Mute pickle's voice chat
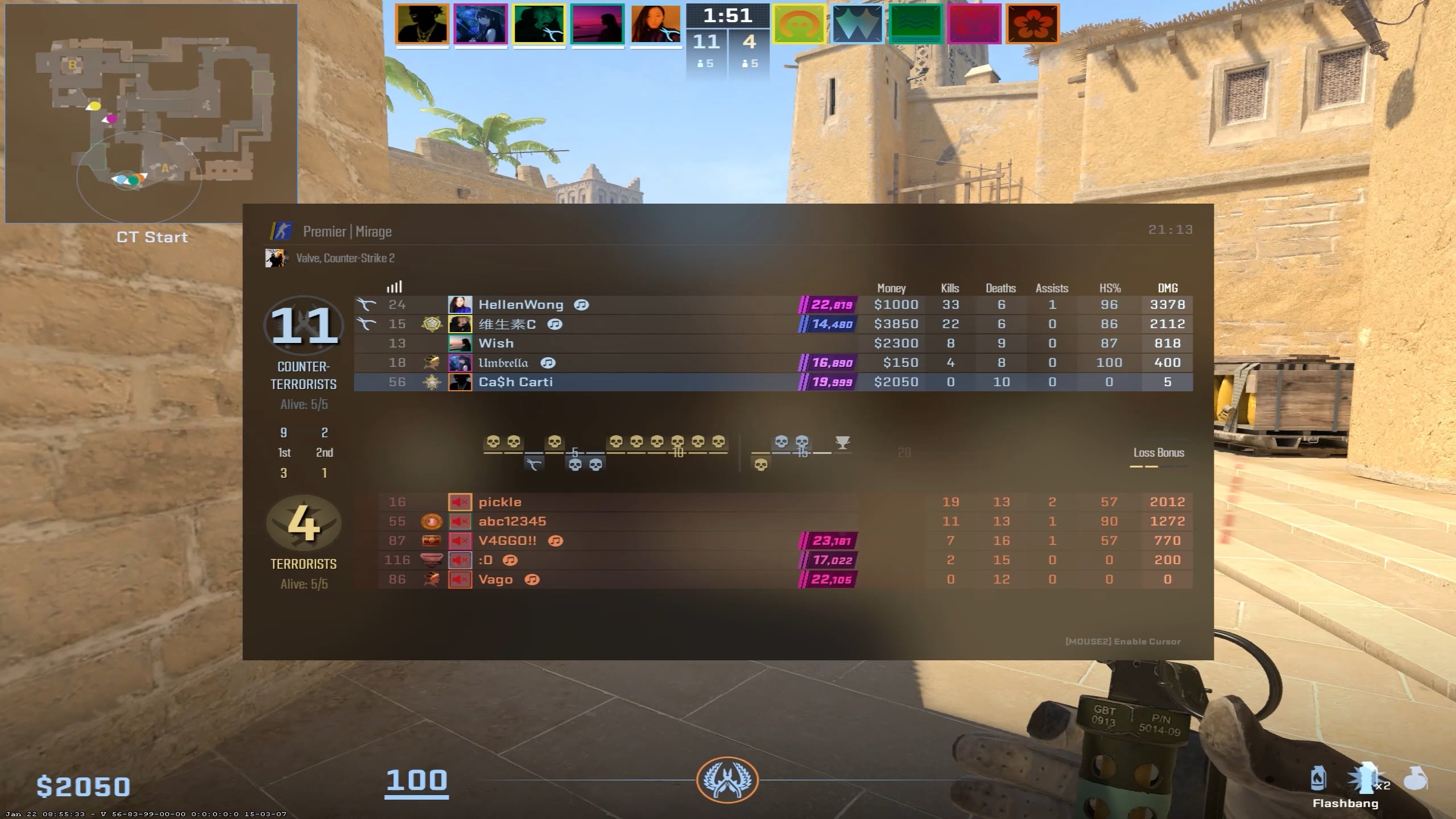This screenshot has width=1456, height=819. 460,502
